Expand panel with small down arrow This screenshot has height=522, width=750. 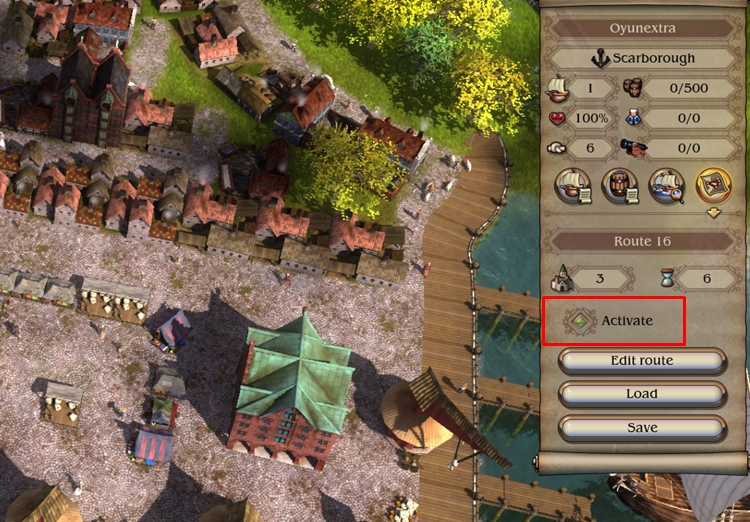click(713, 213)
